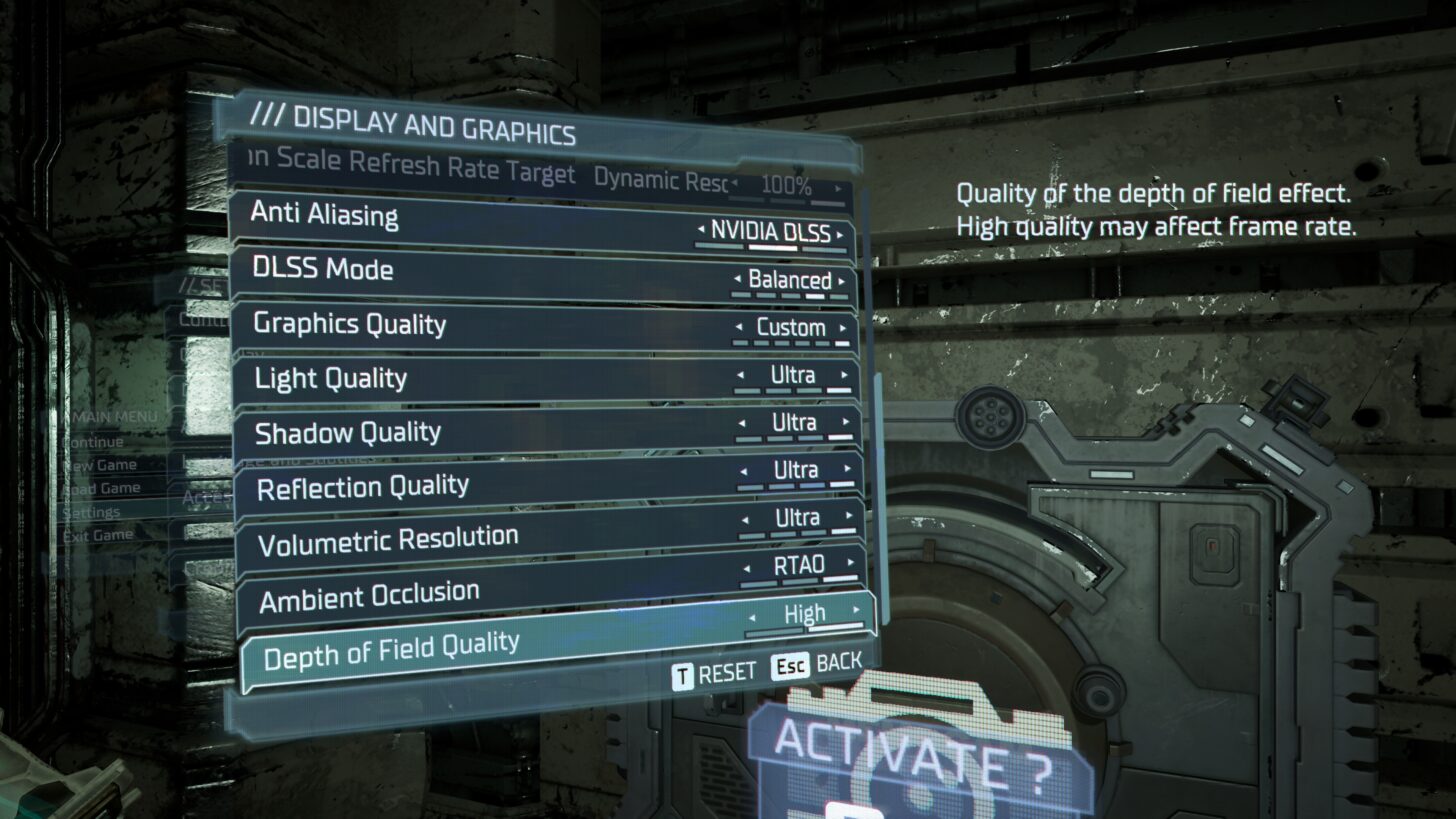This screenshot has height=819, width=1456.
Task: Click left arrow beside Light Quality Ultra
Action: click(x=741, y=375)
